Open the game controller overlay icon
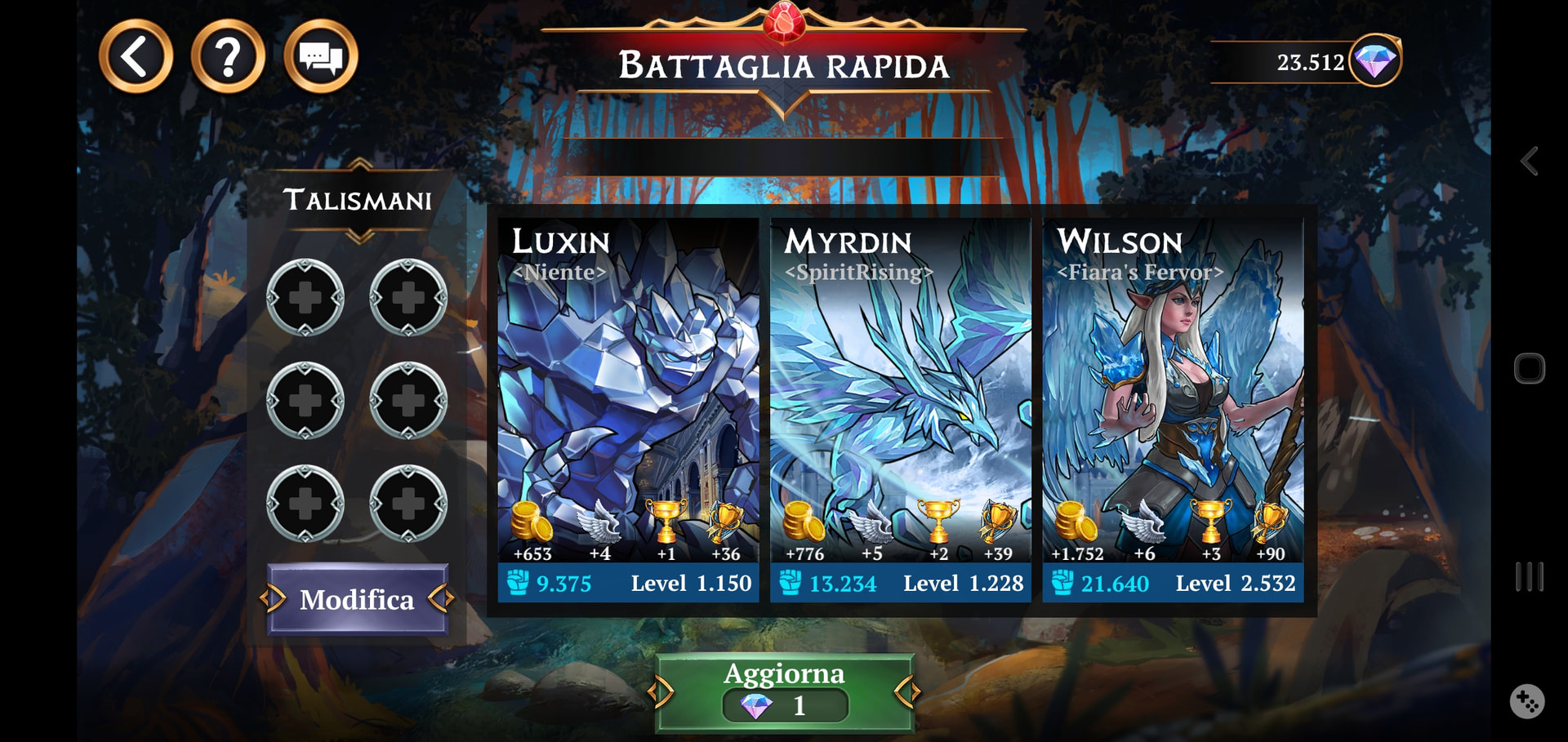The width and height of the screenshot is (1568, 742). [1527, 701]
